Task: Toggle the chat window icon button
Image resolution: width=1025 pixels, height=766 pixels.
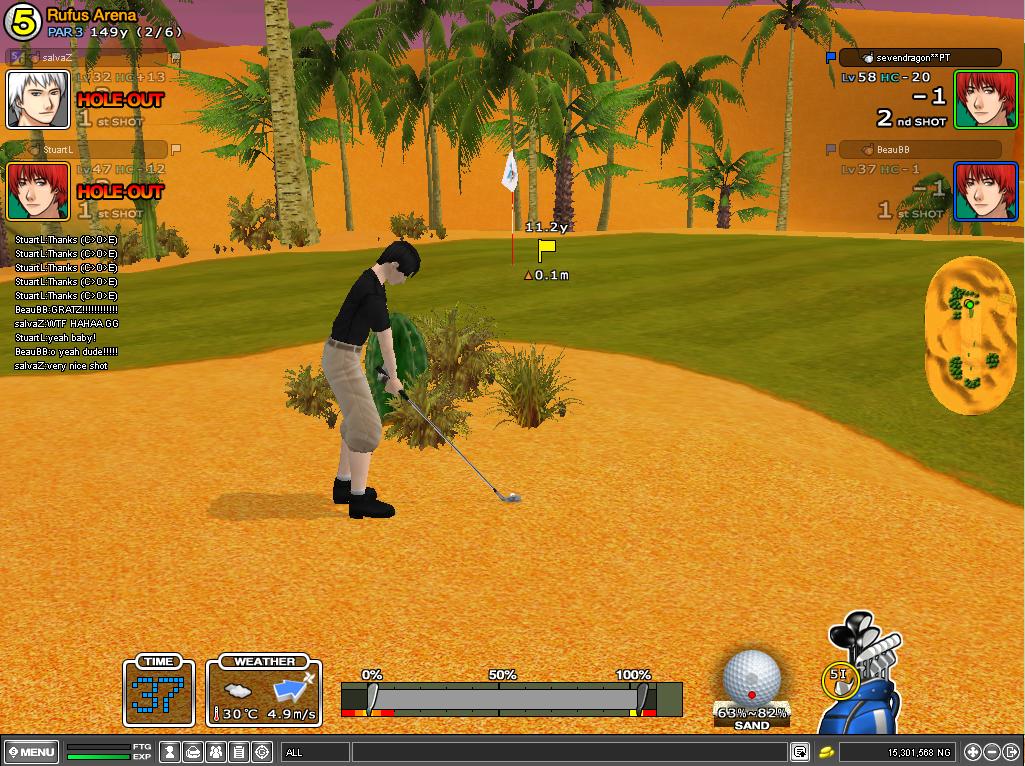Action: 800,752
